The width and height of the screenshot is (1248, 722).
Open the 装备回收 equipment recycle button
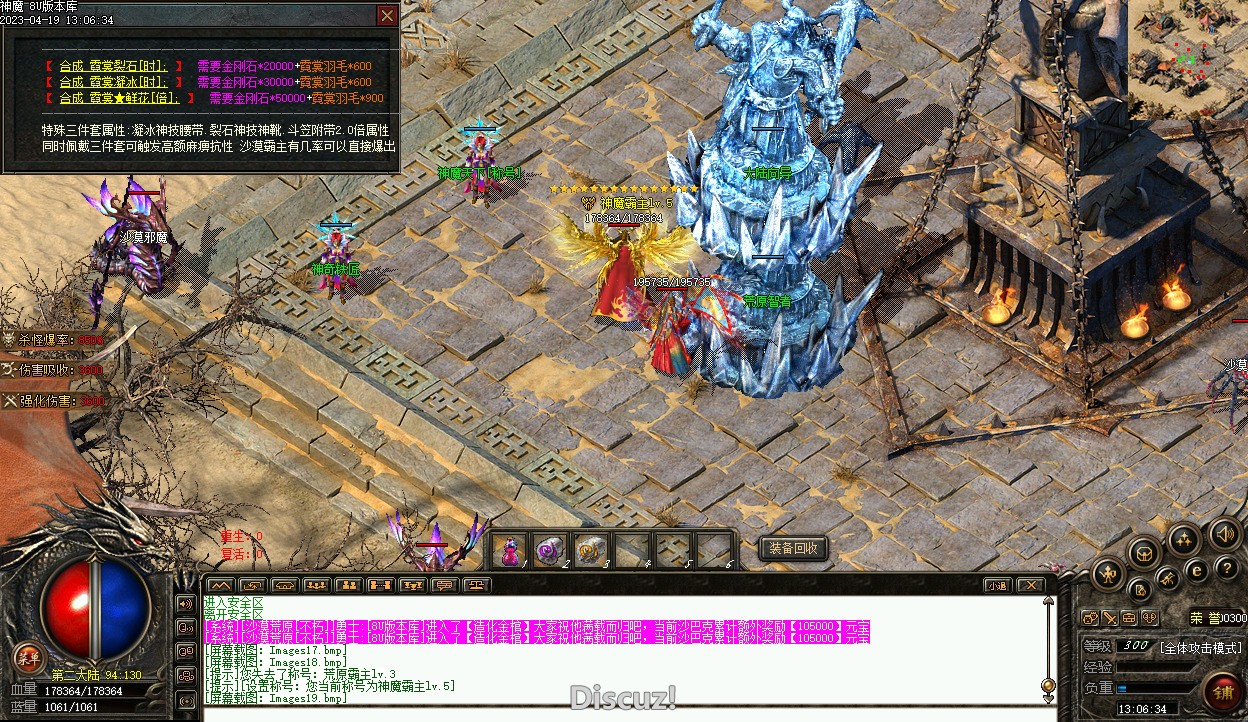click(x=794, y=548)
